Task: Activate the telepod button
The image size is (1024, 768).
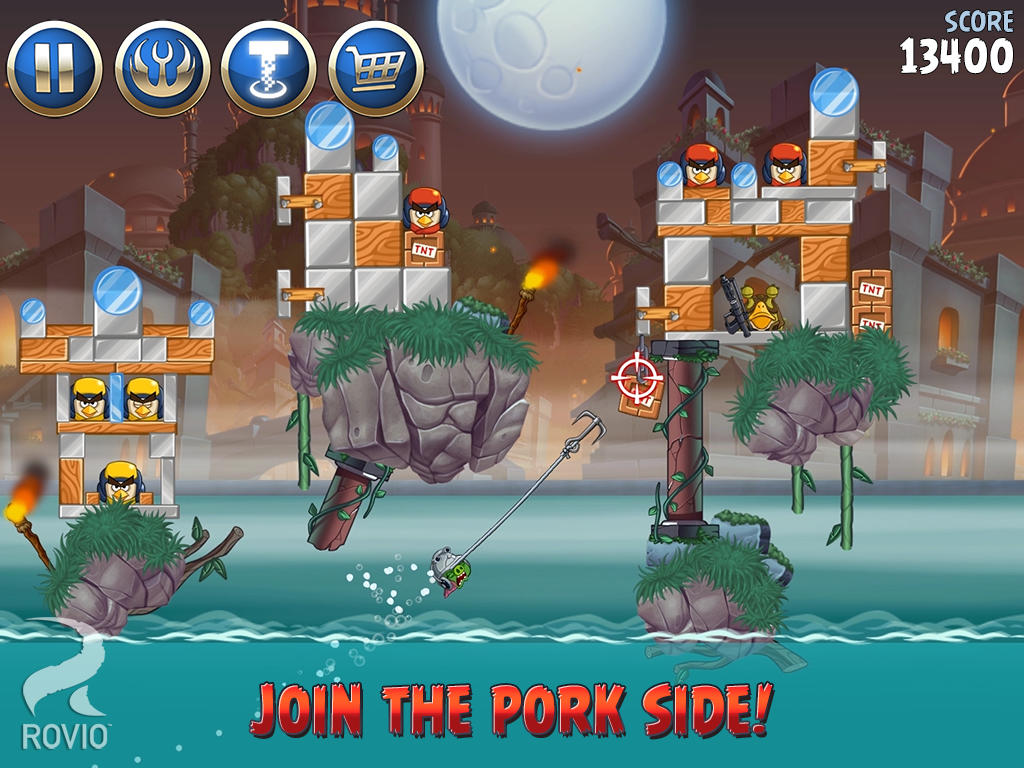Action: coord(269,69)
